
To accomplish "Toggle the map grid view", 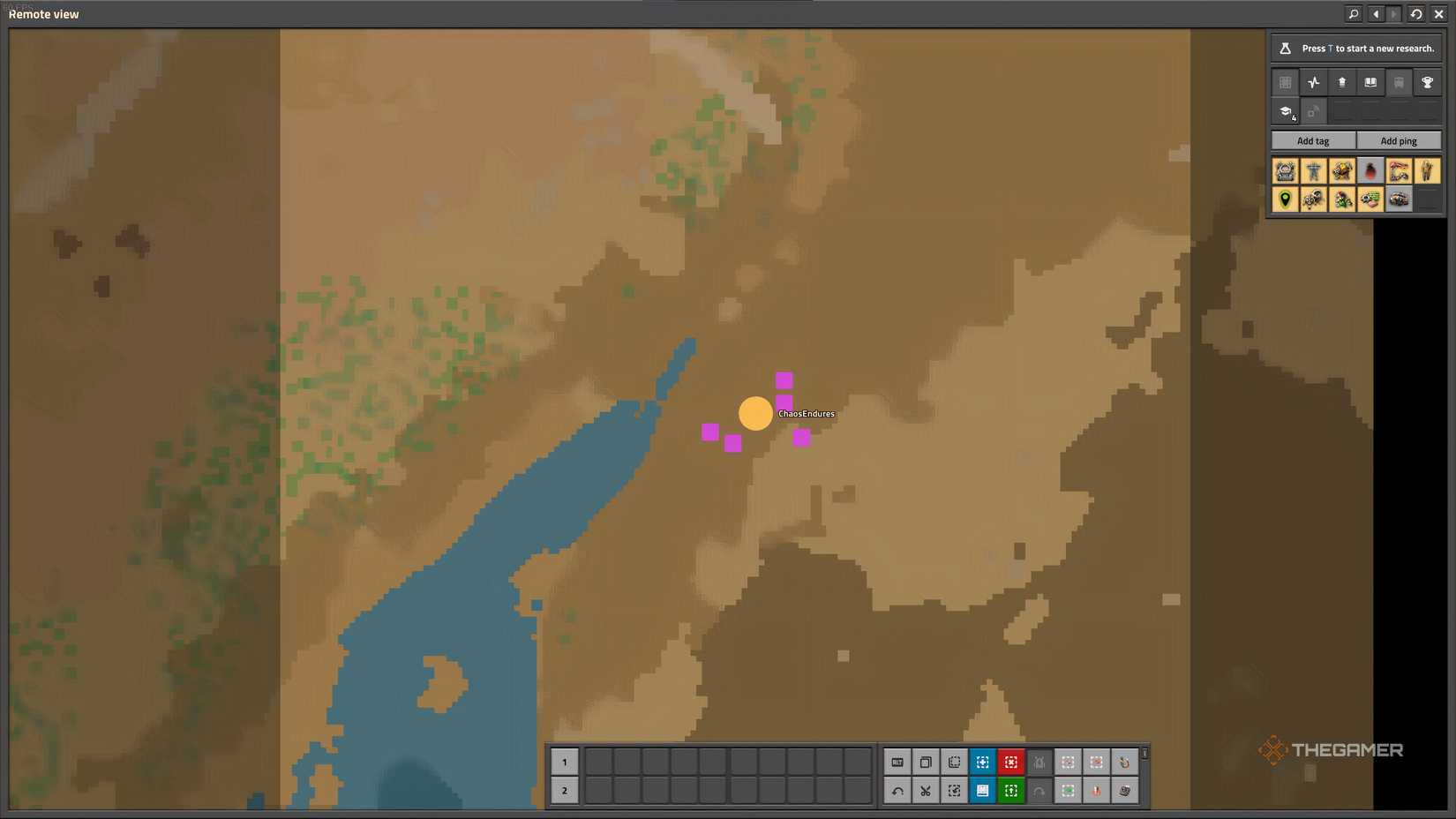I will (x=1285, y=81).
